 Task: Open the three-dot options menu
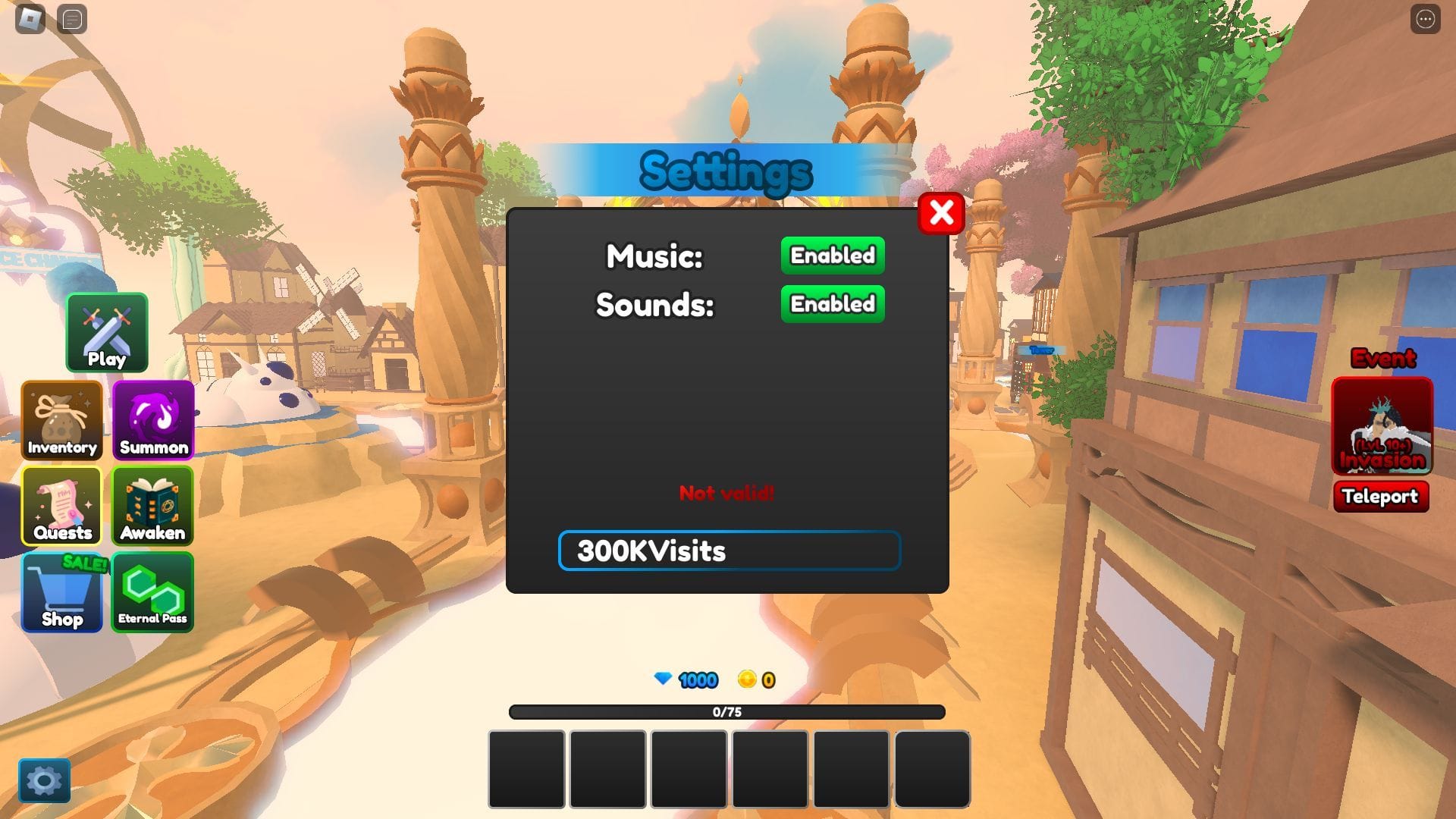point(1425,19)
